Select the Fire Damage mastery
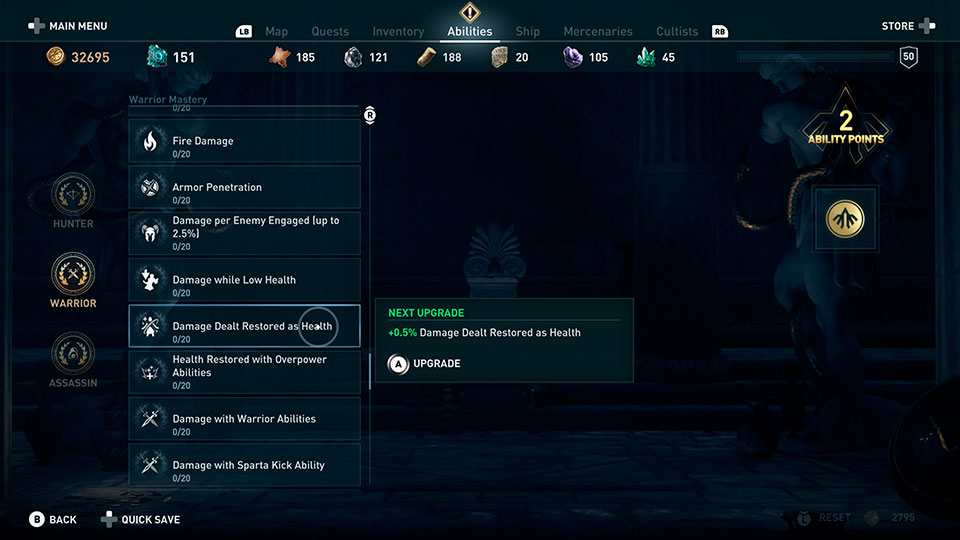Screen dimensions: 960x540 (244, 141)
